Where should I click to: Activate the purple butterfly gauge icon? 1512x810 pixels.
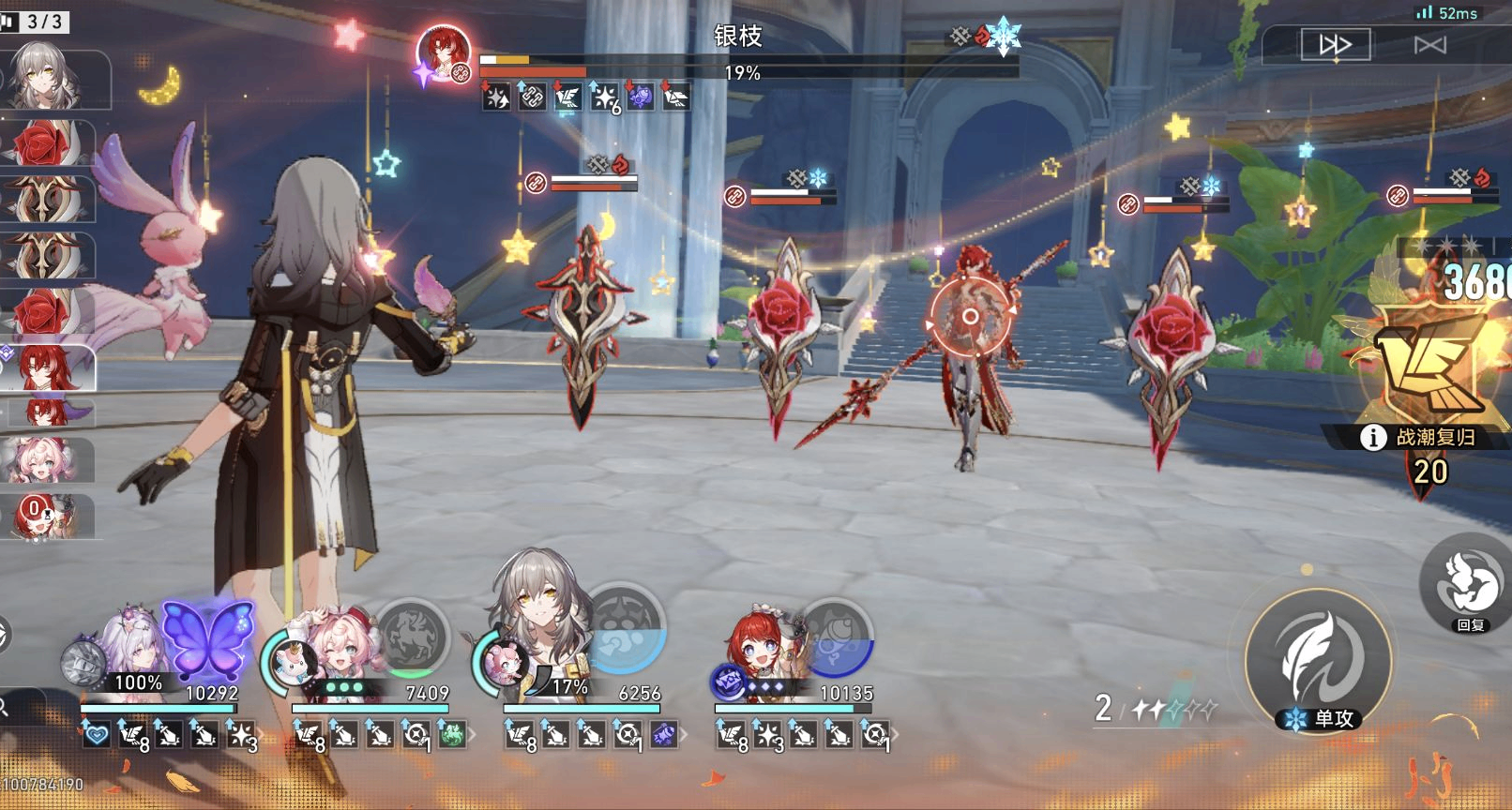click(207, 640)
